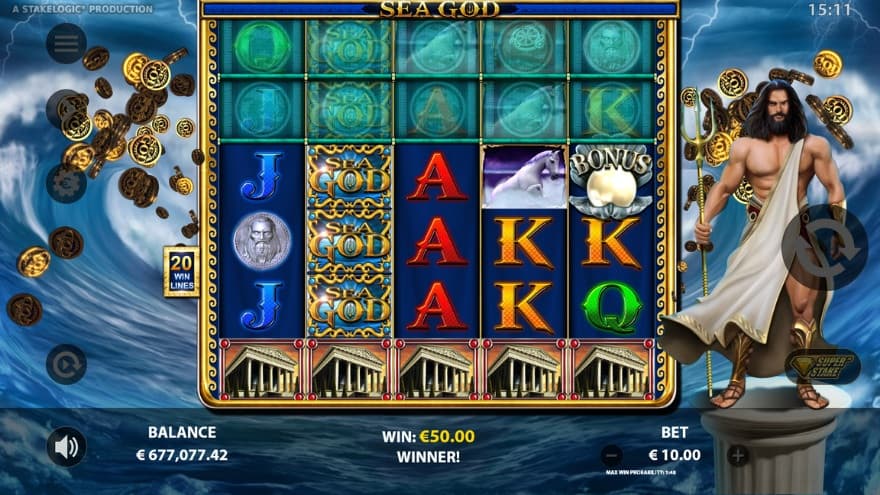Viewport: 880px width, 495px height.
Task: Activate the Super Stake feature
Action: click(x=821, y=366)
